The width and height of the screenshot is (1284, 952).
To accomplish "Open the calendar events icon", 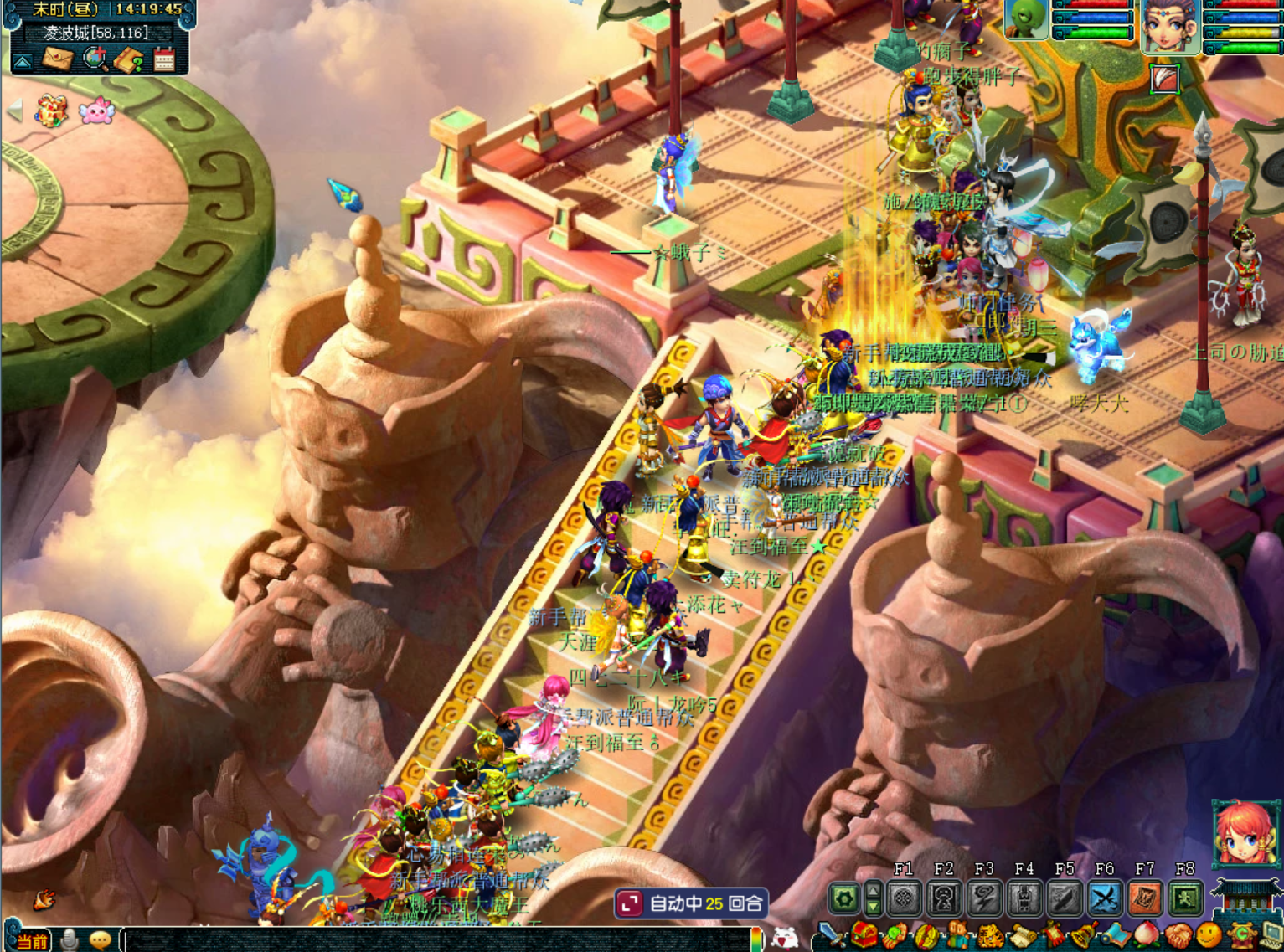I will click(164, 59).
